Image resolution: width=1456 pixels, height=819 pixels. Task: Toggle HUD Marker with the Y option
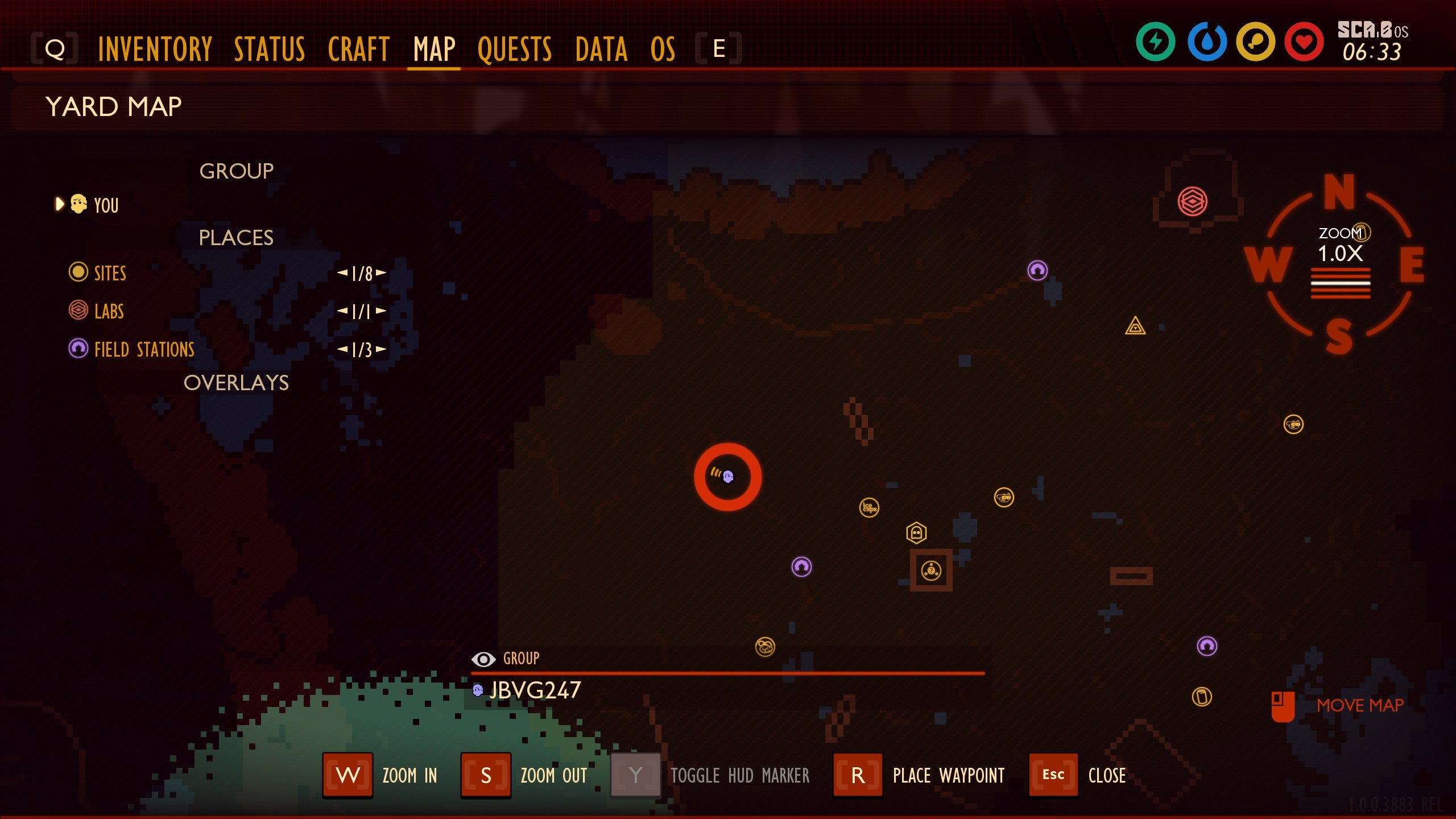[x=633, y=775]
